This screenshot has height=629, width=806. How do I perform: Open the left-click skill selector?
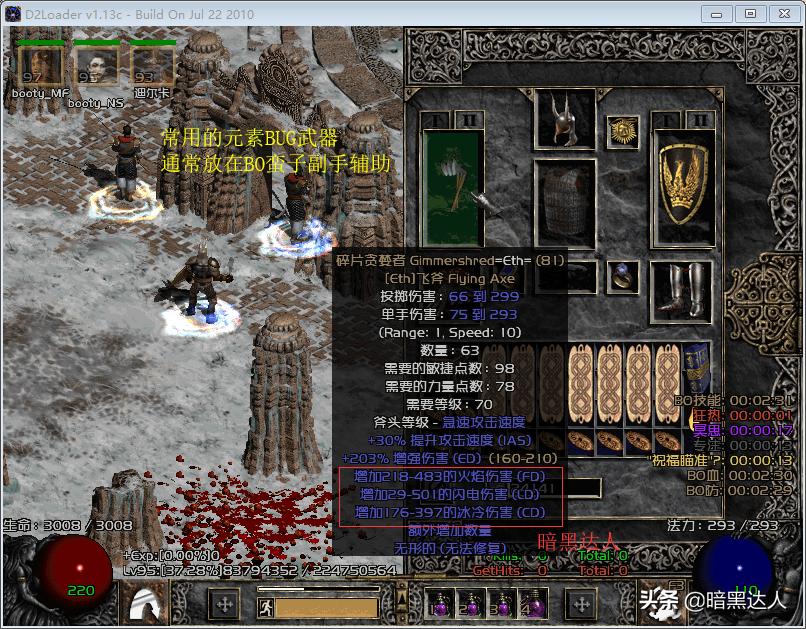pos(146,602)
